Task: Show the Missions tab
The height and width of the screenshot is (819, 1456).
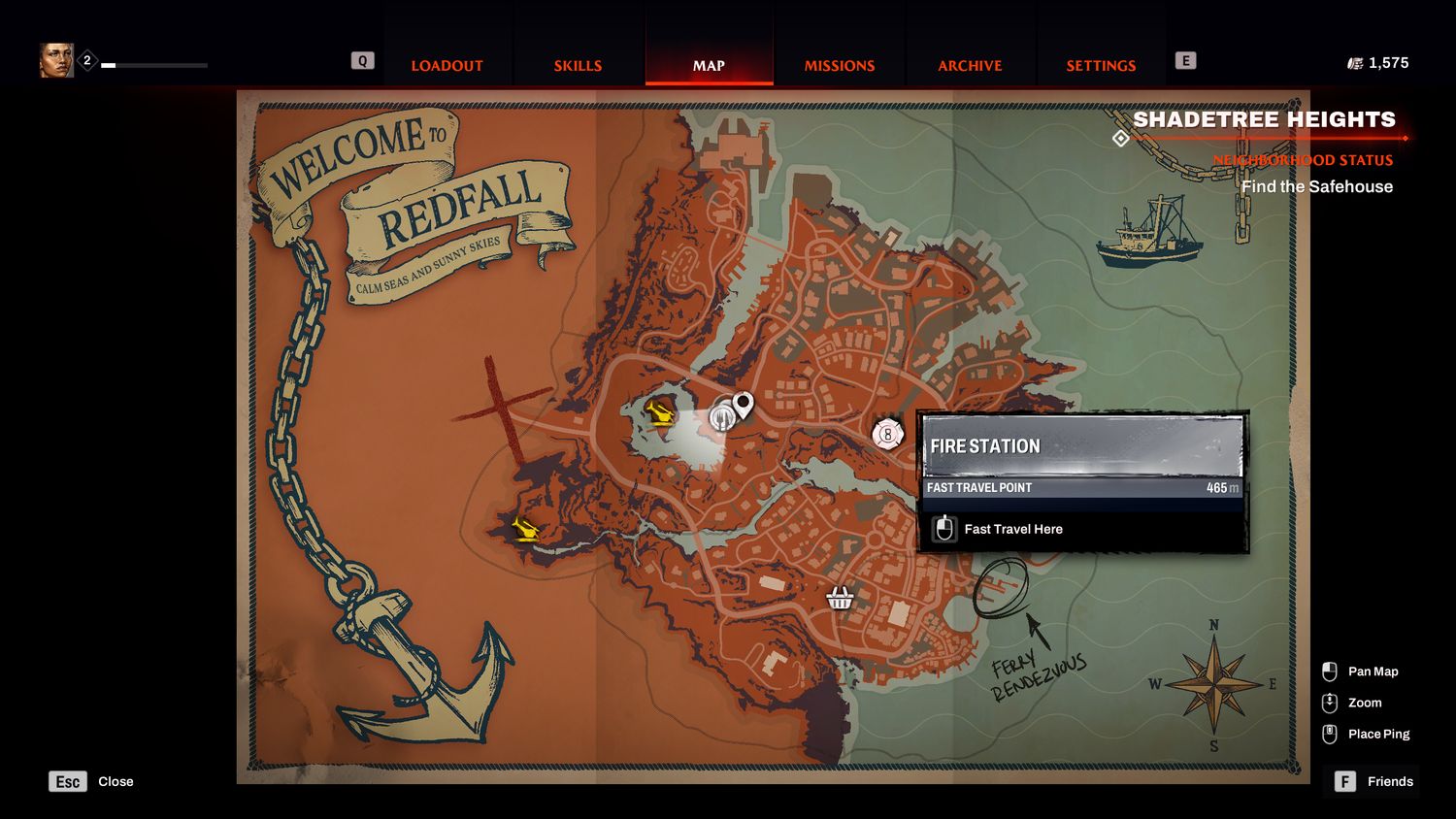Action: click(840, 66)
